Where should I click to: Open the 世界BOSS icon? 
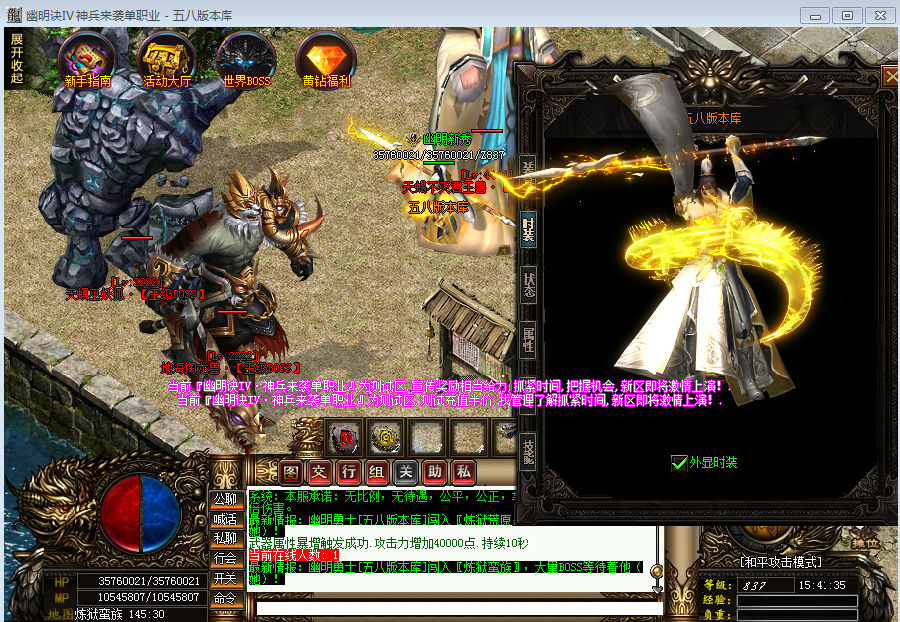(246, 60)
